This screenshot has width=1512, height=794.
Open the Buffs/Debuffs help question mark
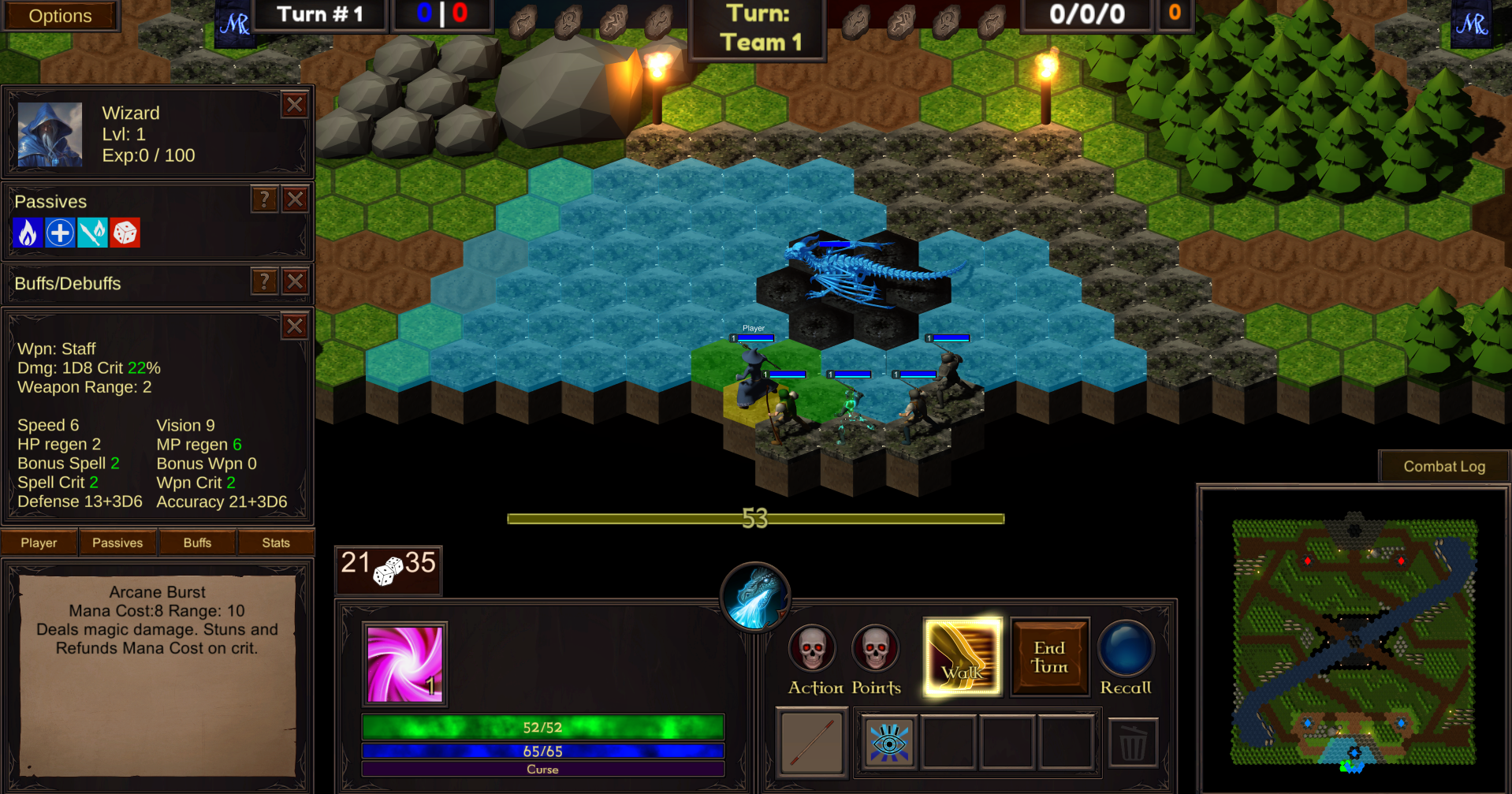click(263, 281)
